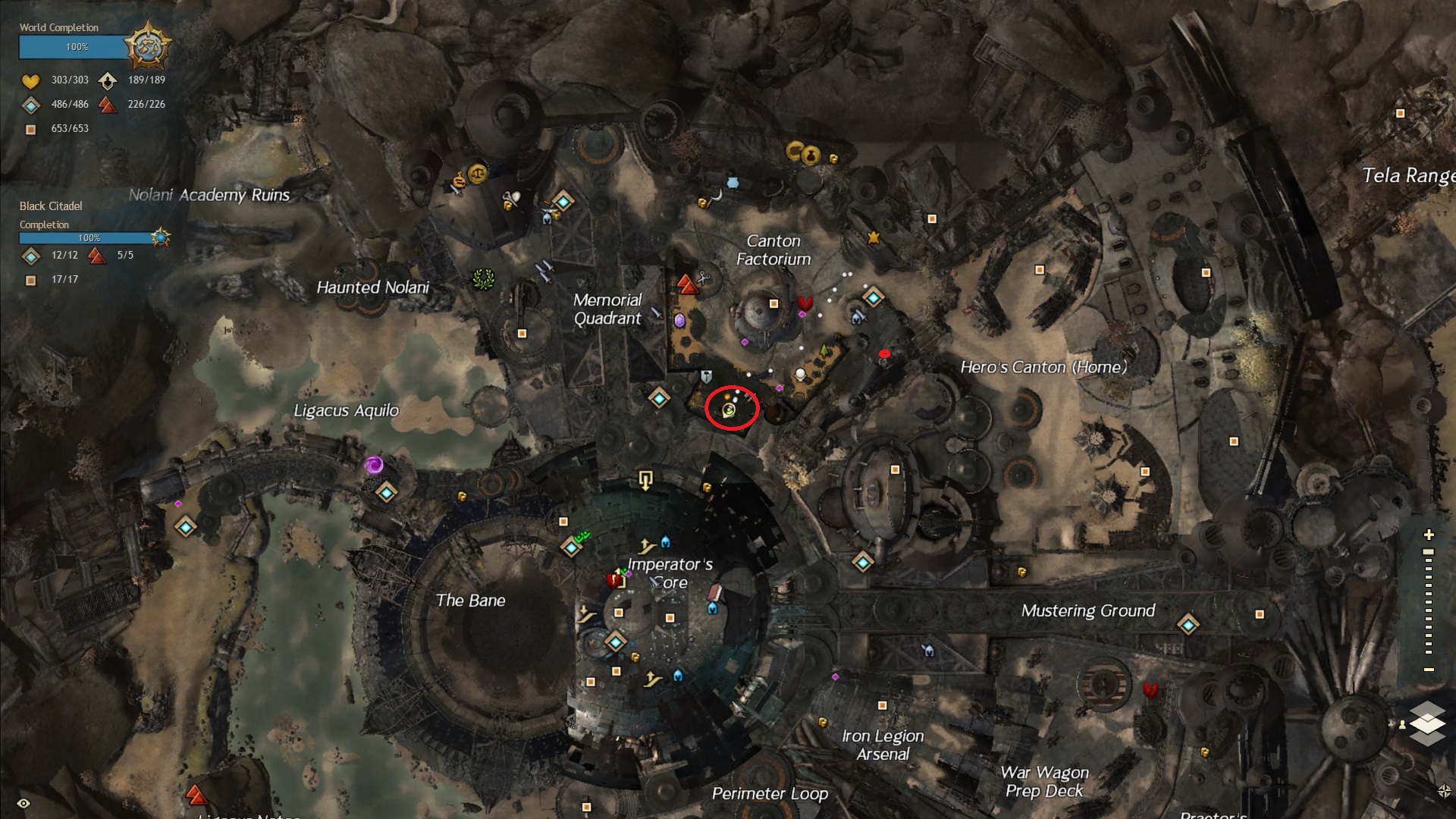Select the purple gem crystal icon
Image resolution: width=1456 pixels, height=819 pixels.
(679, 321)
